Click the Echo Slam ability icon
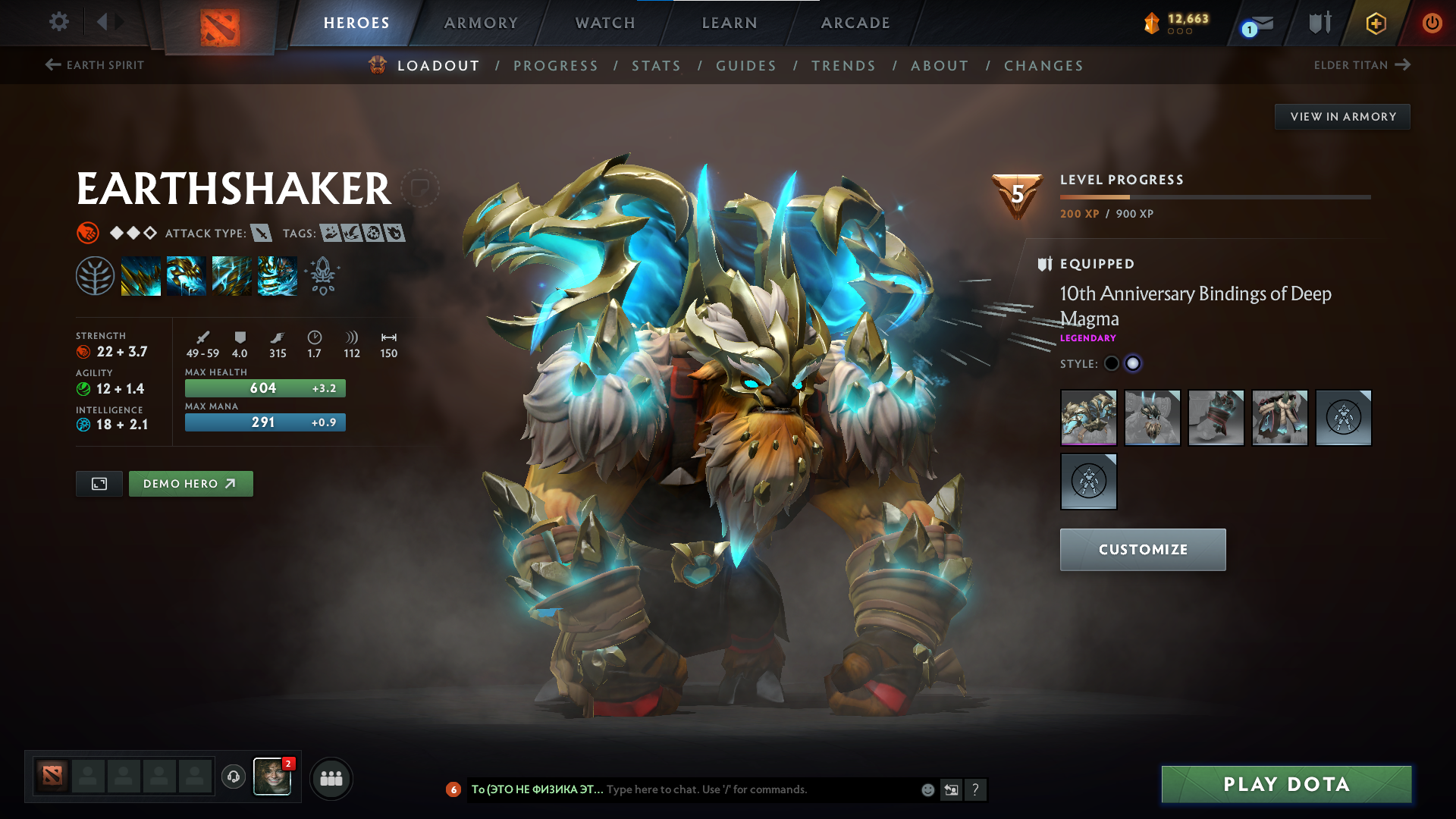The width and height of the screenshot is (1456, 819). (x=277, y=275)
